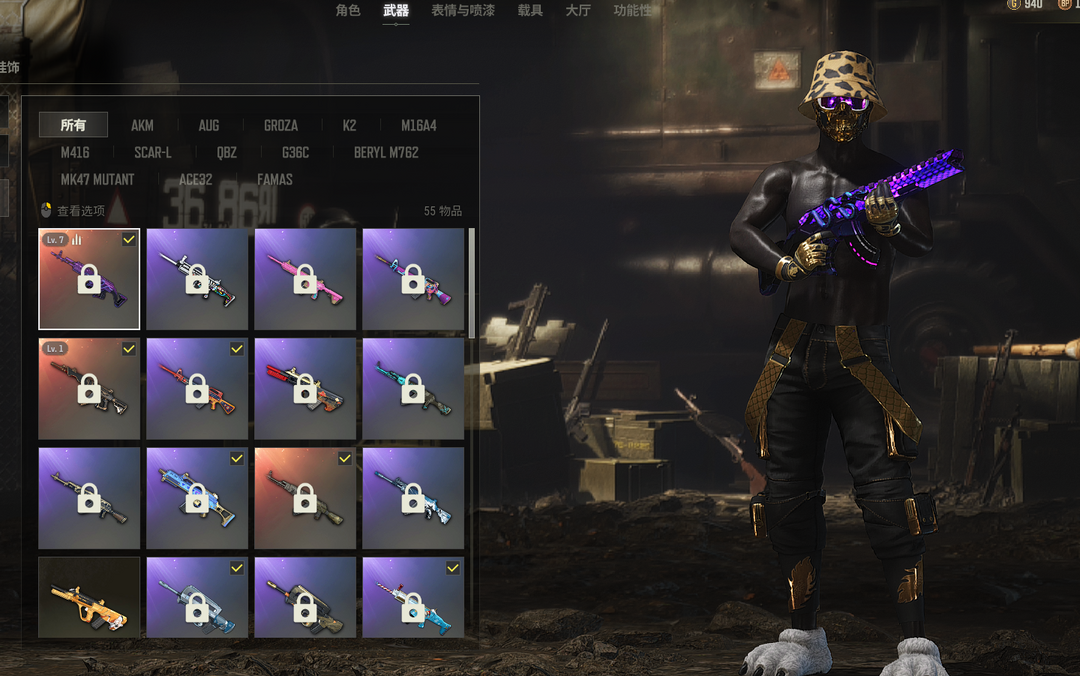Select the Lv. 7 purple rifle skin

[89, 279]
